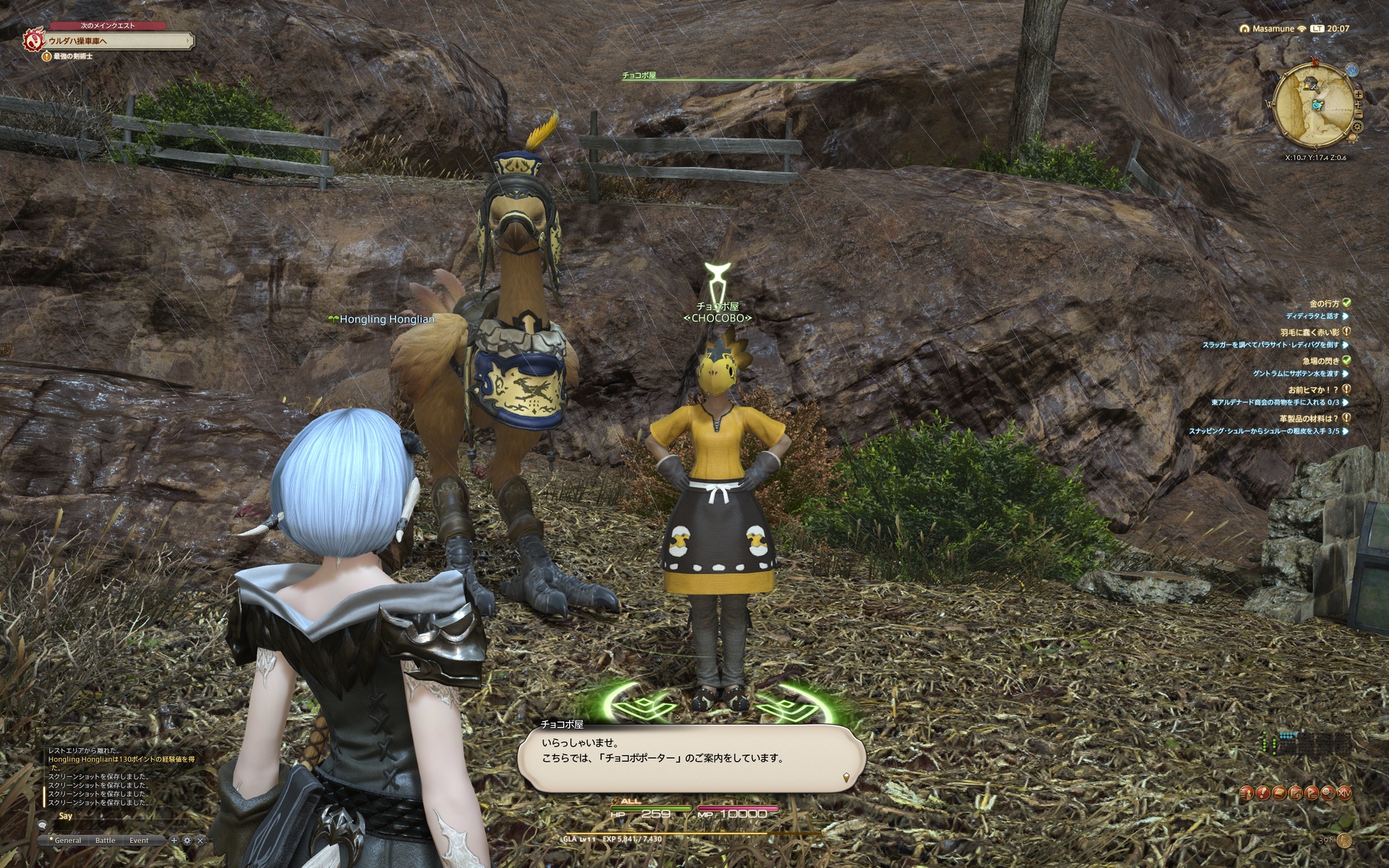Select the General chat tab

[67, 841]
